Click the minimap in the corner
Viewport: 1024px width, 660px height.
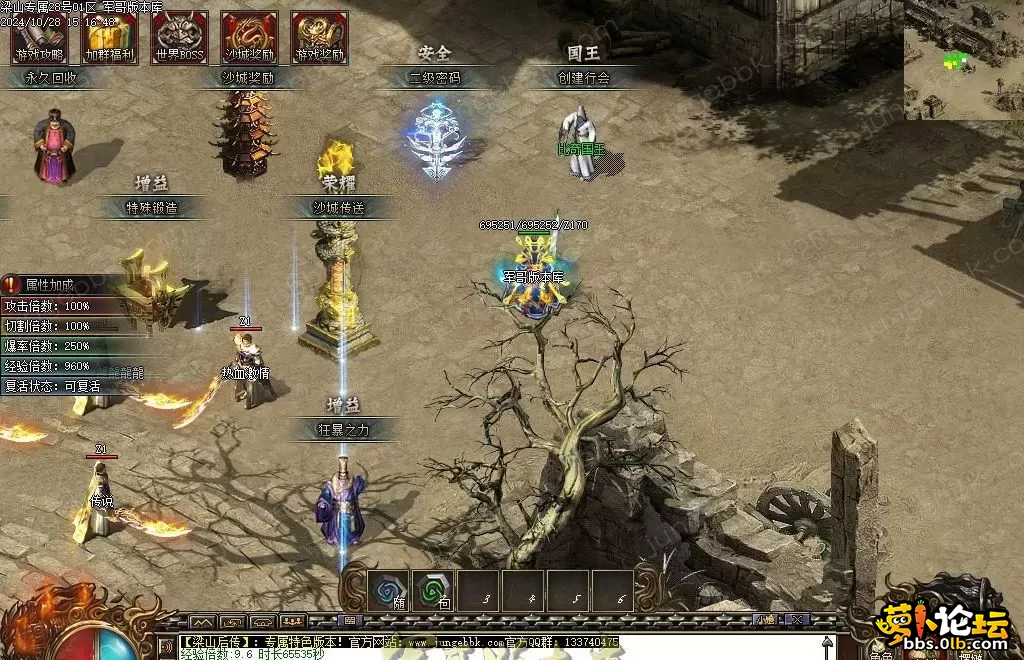pos(964,59)
